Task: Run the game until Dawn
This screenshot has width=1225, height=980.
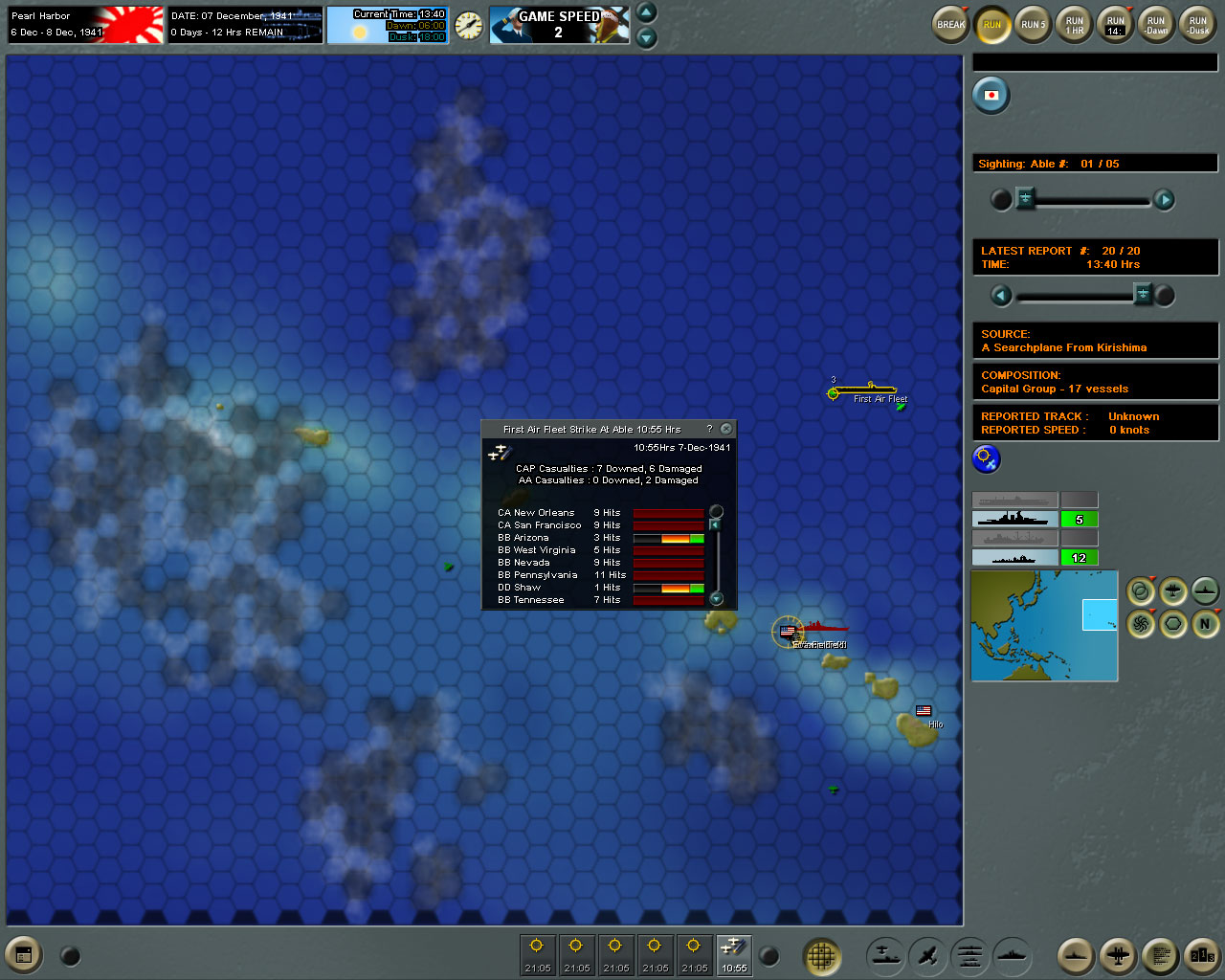Action: tap(1156, 25)
